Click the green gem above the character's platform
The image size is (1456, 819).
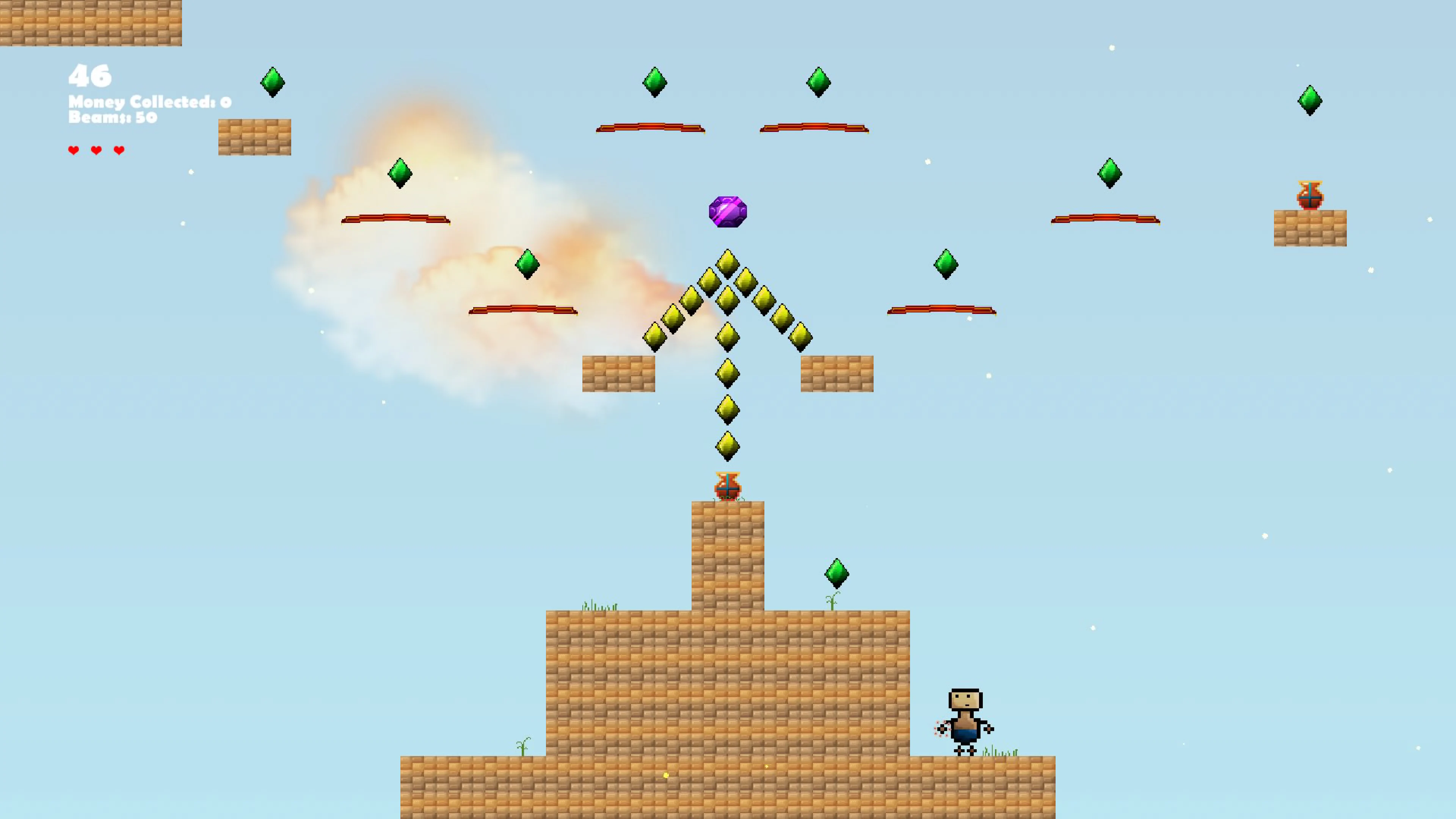pyautogui.click(x=837, y=574)
